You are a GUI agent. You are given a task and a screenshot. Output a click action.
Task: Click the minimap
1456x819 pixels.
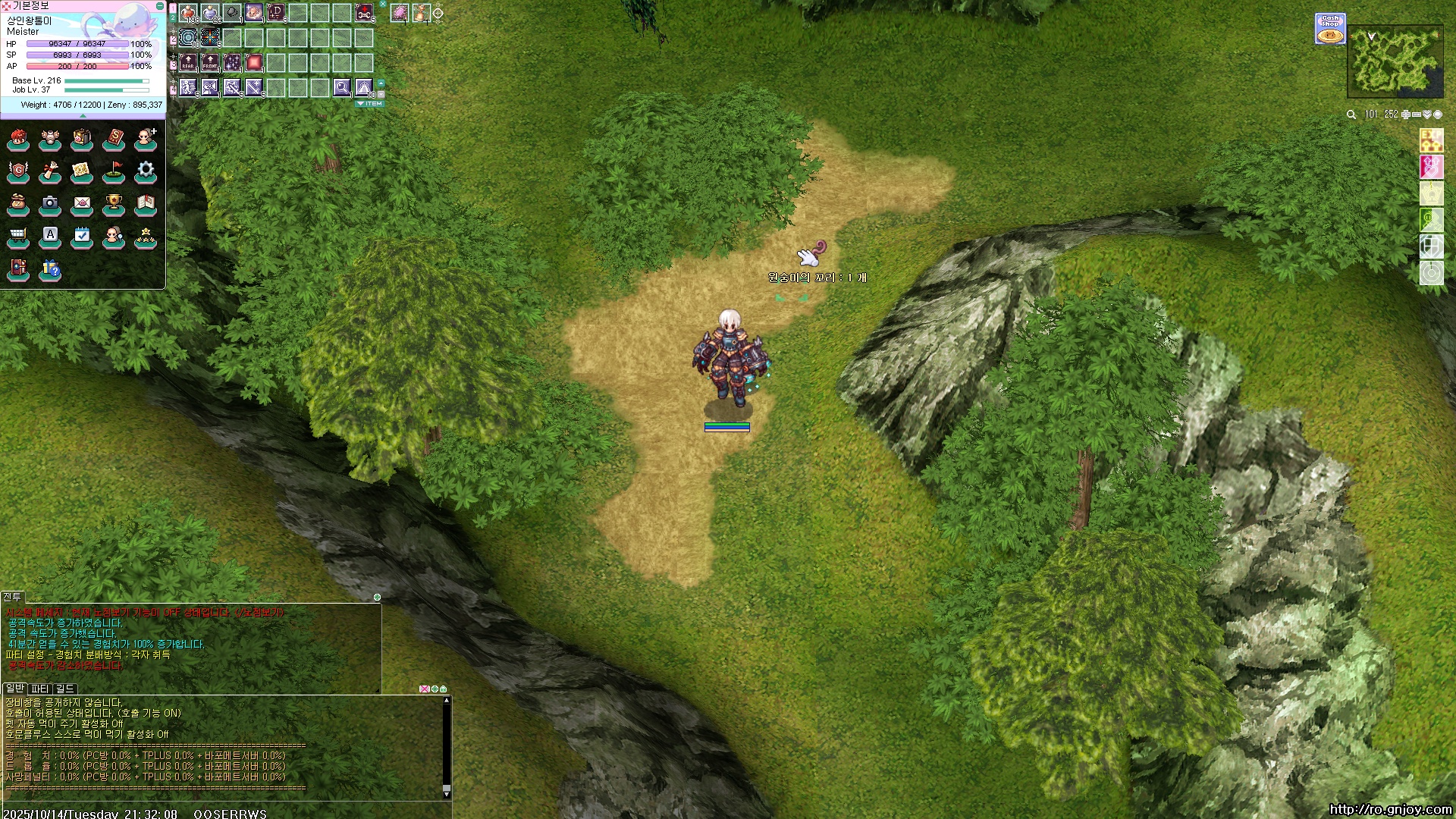1395,61
